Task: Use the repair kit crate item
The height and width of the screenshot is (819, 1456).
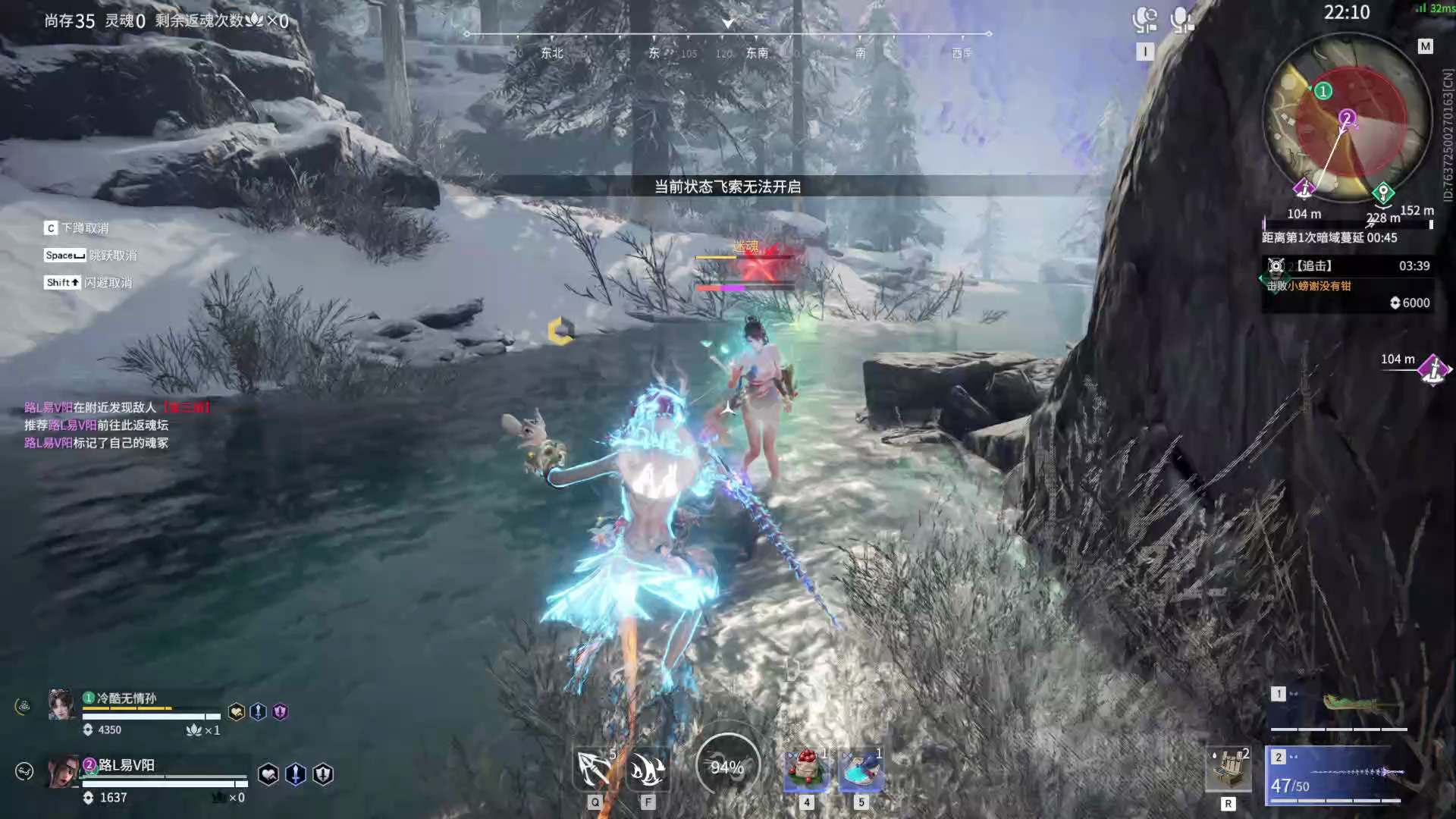Action: click(x=1228, y=769)
